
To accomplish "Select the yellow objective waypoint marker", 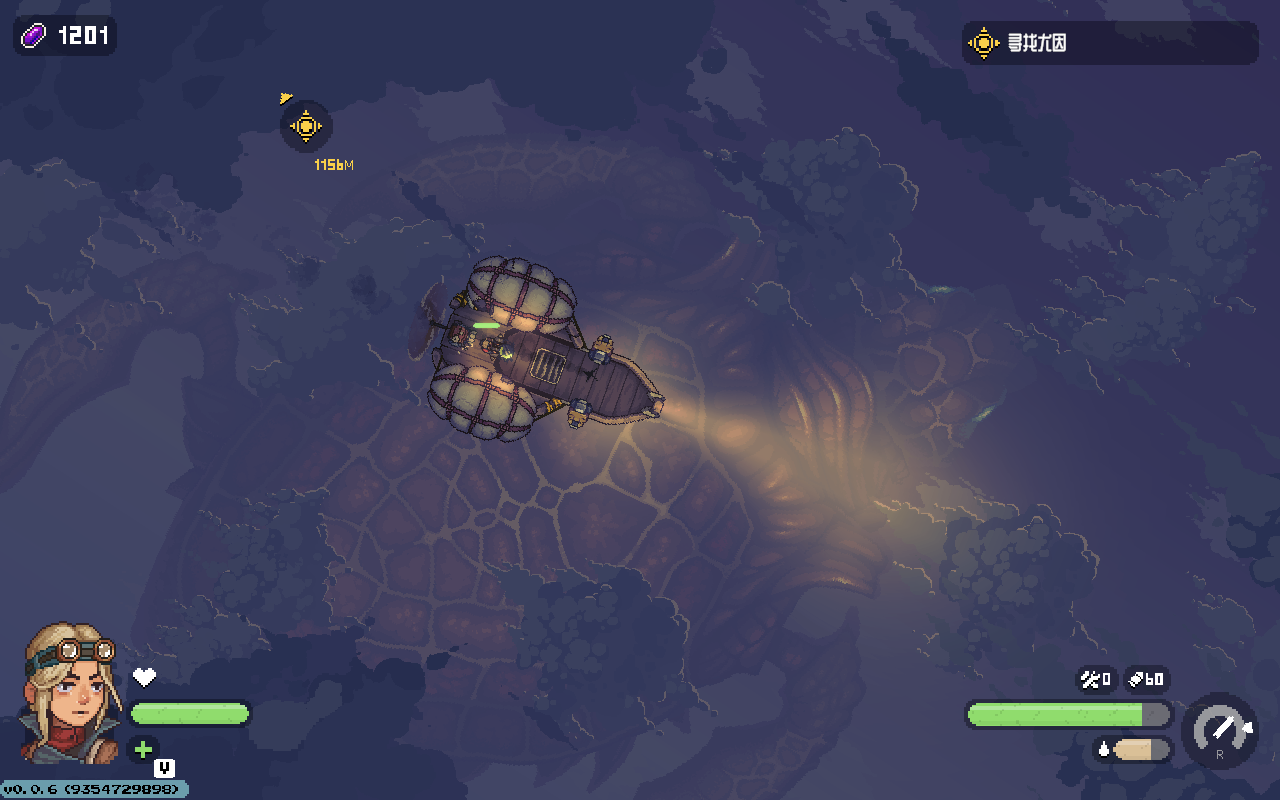I will click(306, 126).
